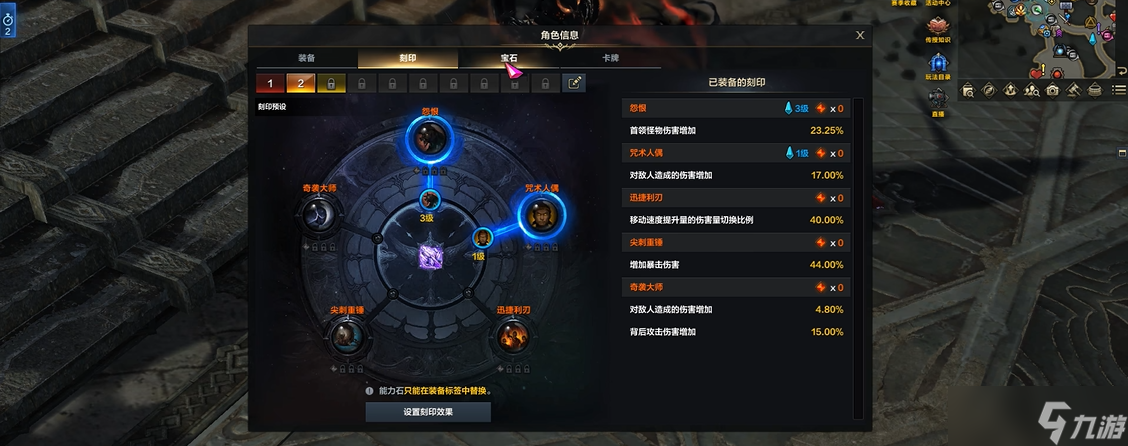Click the gold locked preset slot
Viewport: 1128px width, 446px height.
click(x=330, y=83)
